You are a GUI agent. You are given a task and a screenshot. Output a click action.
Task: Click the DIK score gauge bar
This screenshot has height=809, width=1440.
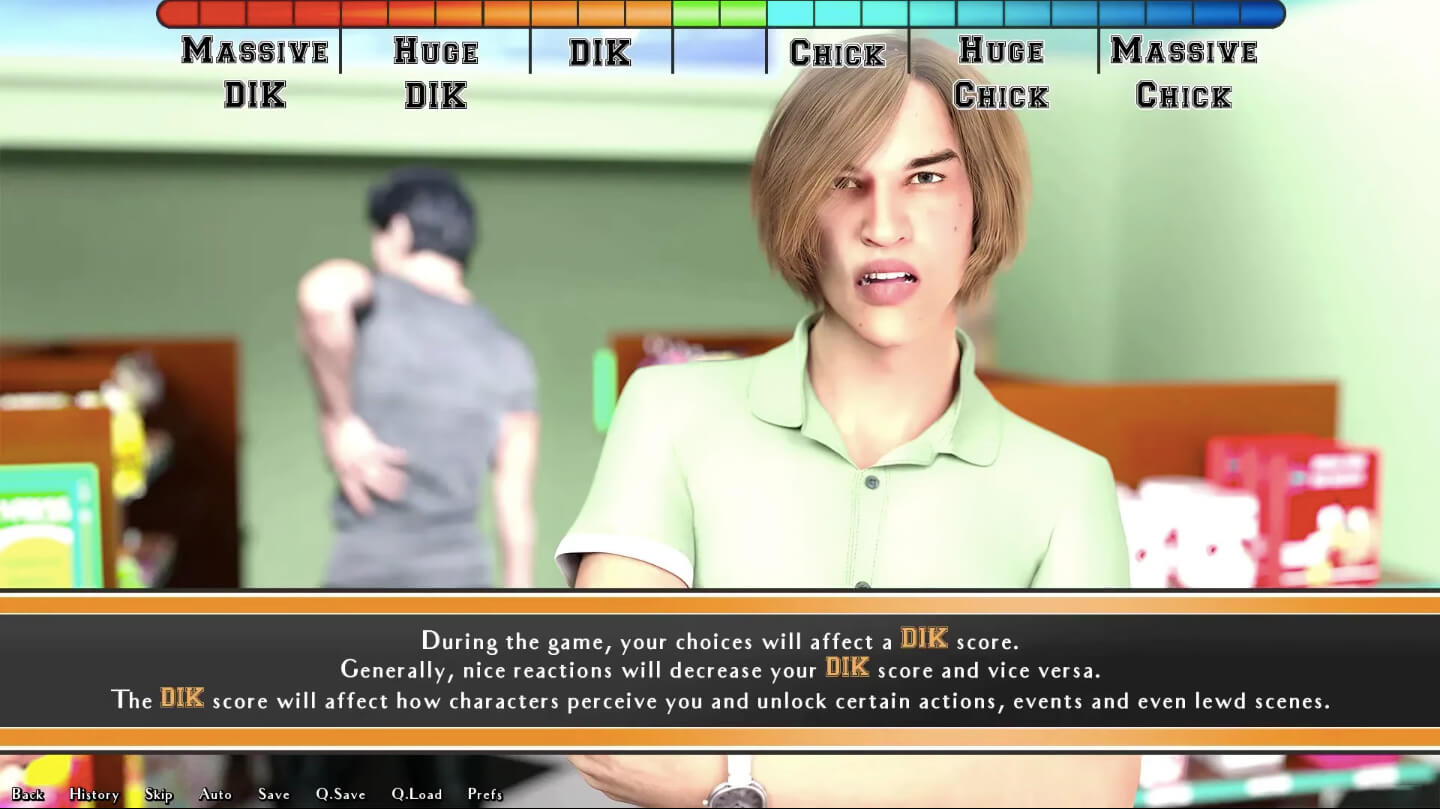pos(720,13)
